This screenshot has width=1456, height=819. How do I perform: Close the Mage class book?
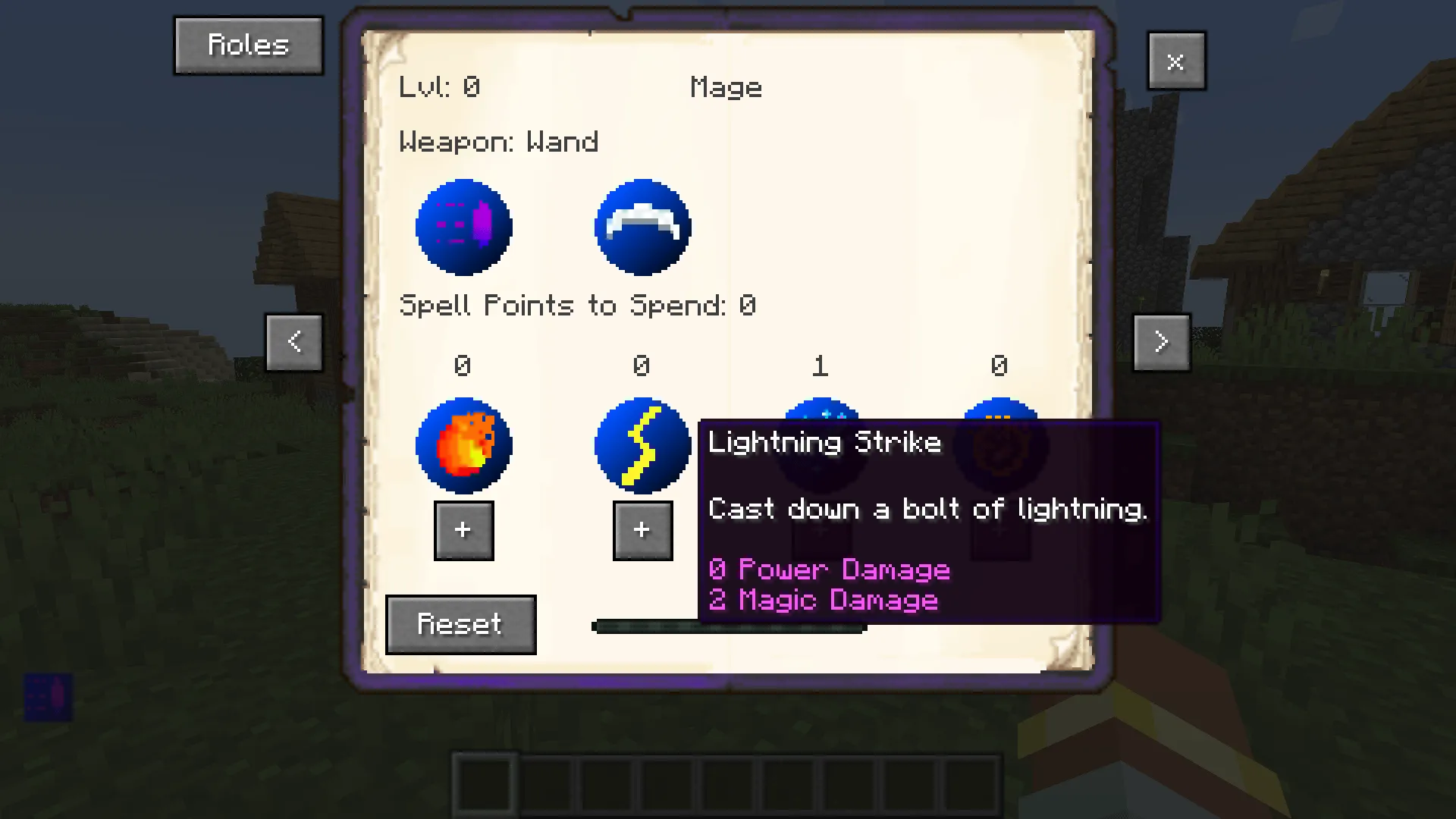(x=1176, y=61)
